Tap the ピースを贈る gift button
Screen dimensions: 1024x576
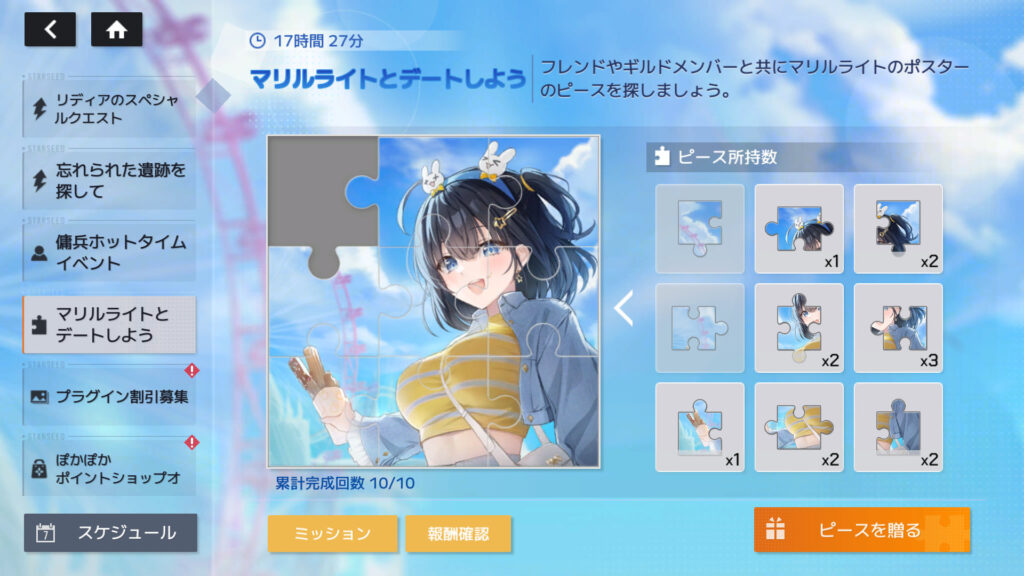tap(861, 530)
